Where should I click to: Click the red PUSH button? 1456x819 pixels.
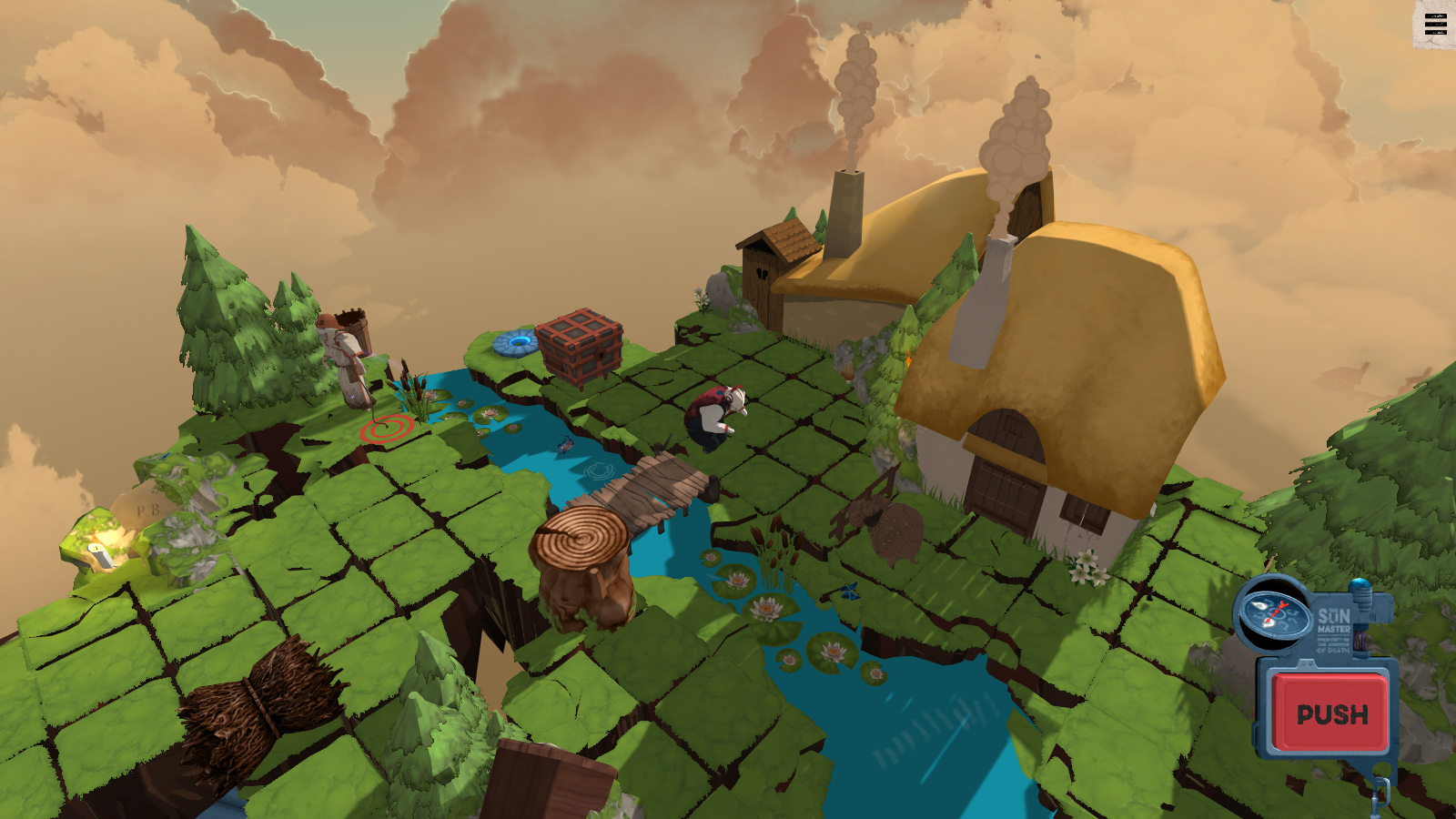[1331, 713]
